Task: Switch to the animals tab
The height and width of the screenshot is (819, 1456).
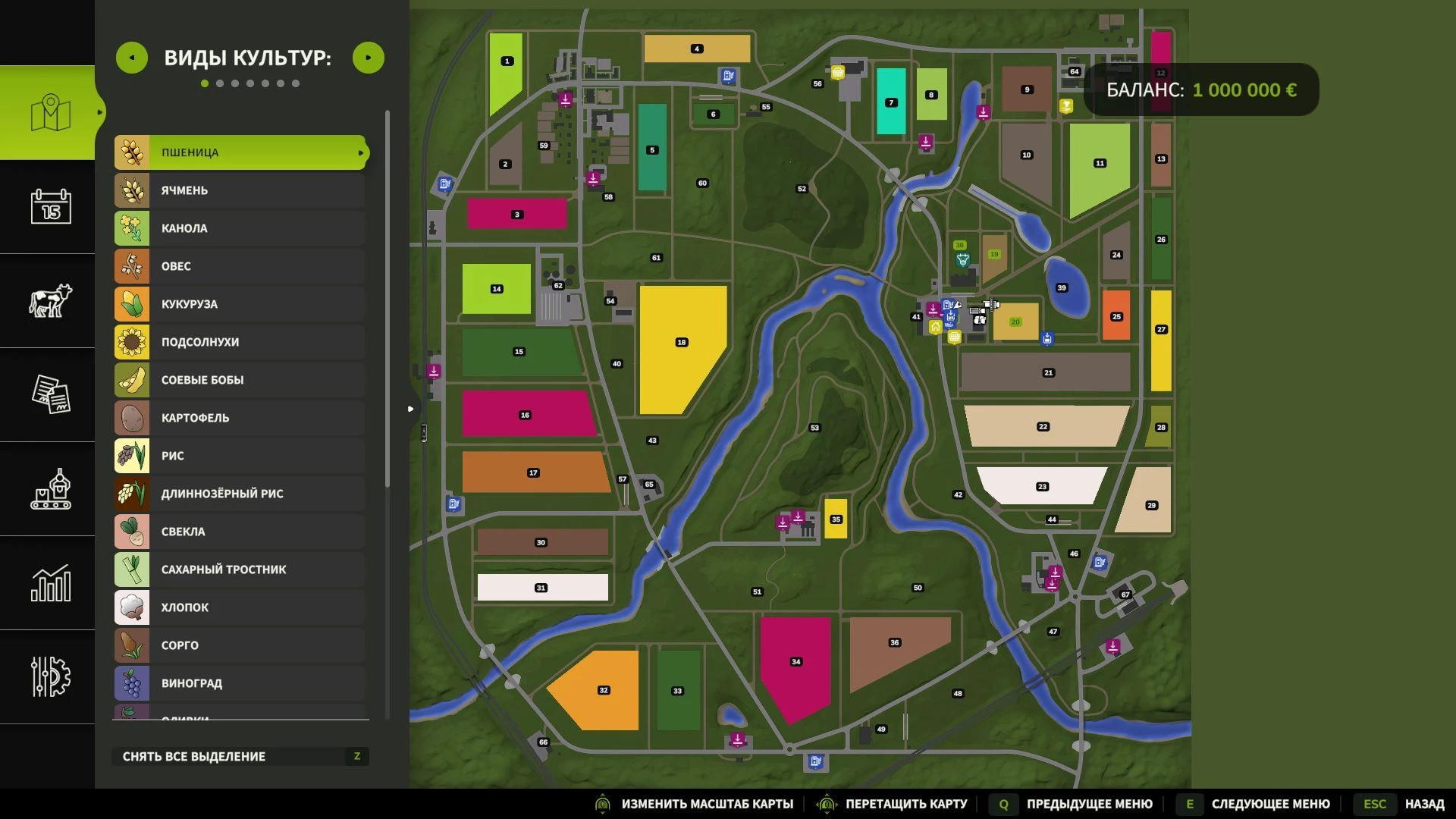Action: (x=51, y=300)
